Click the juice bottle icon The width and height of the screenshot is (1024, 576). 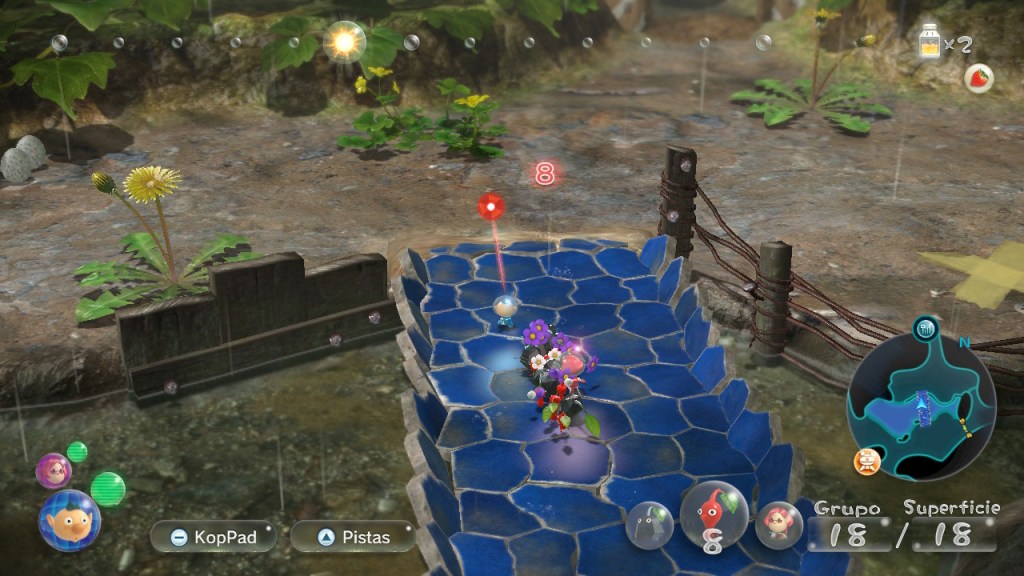pyautogui.click(x=931, y=44)
